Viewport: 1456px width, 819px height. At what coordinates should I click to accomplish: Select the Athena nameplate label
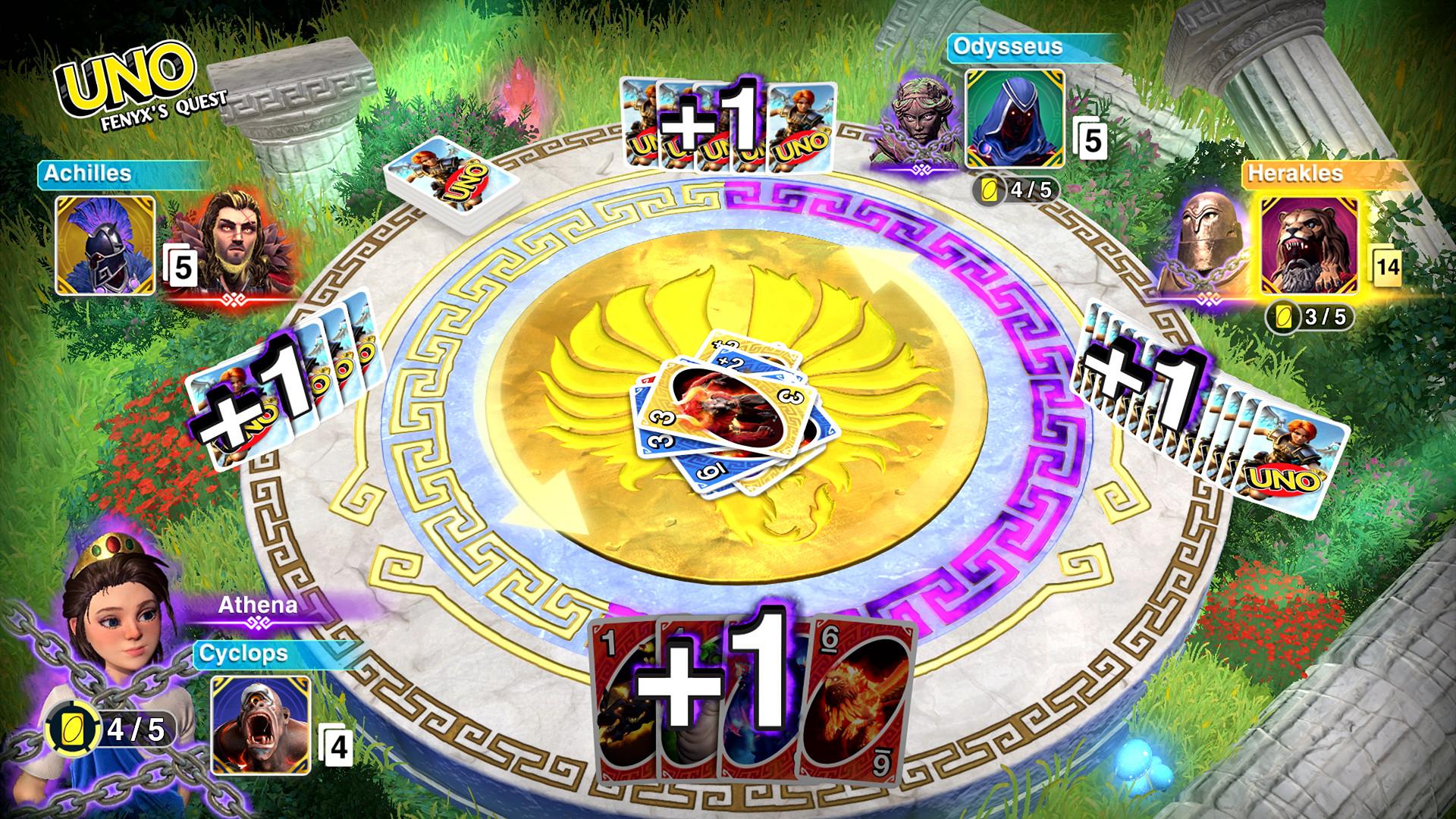tap(258, 607)
